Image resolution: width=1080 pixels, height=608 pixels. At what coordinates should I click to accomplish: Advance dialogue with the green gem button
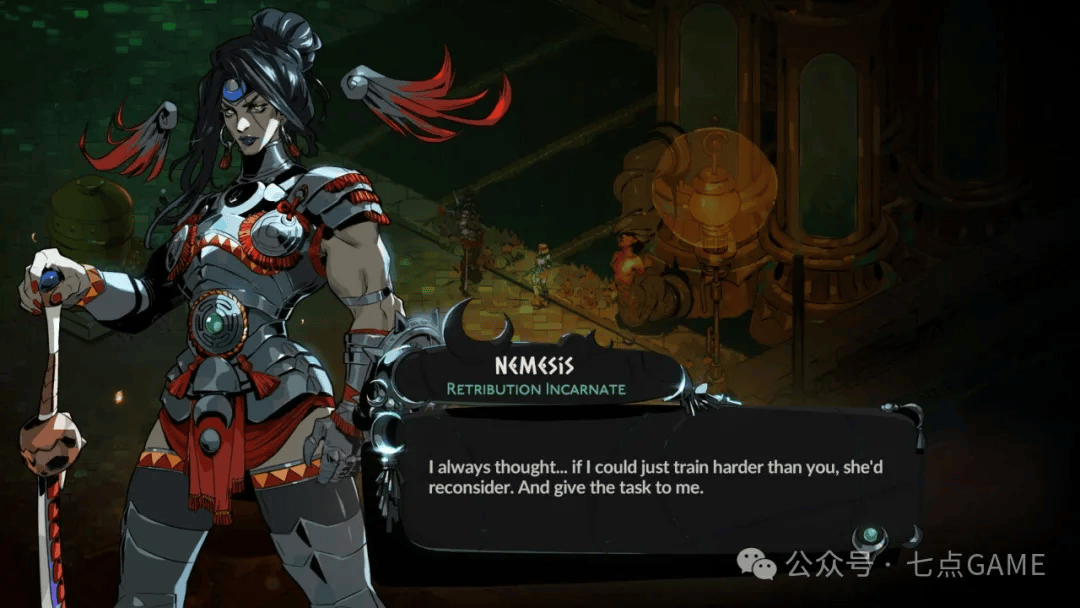point(871,535)
